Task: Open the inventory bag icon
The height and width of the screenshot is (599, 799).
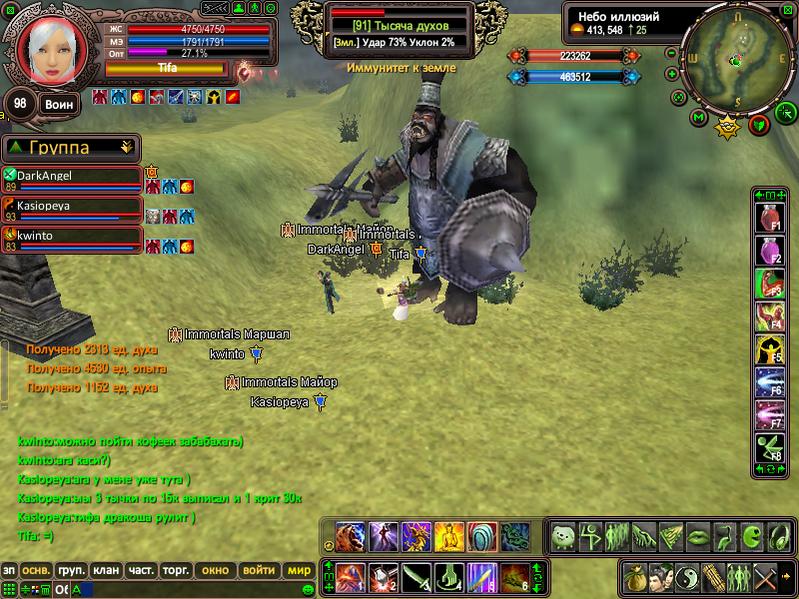Action: pos(634,577)
